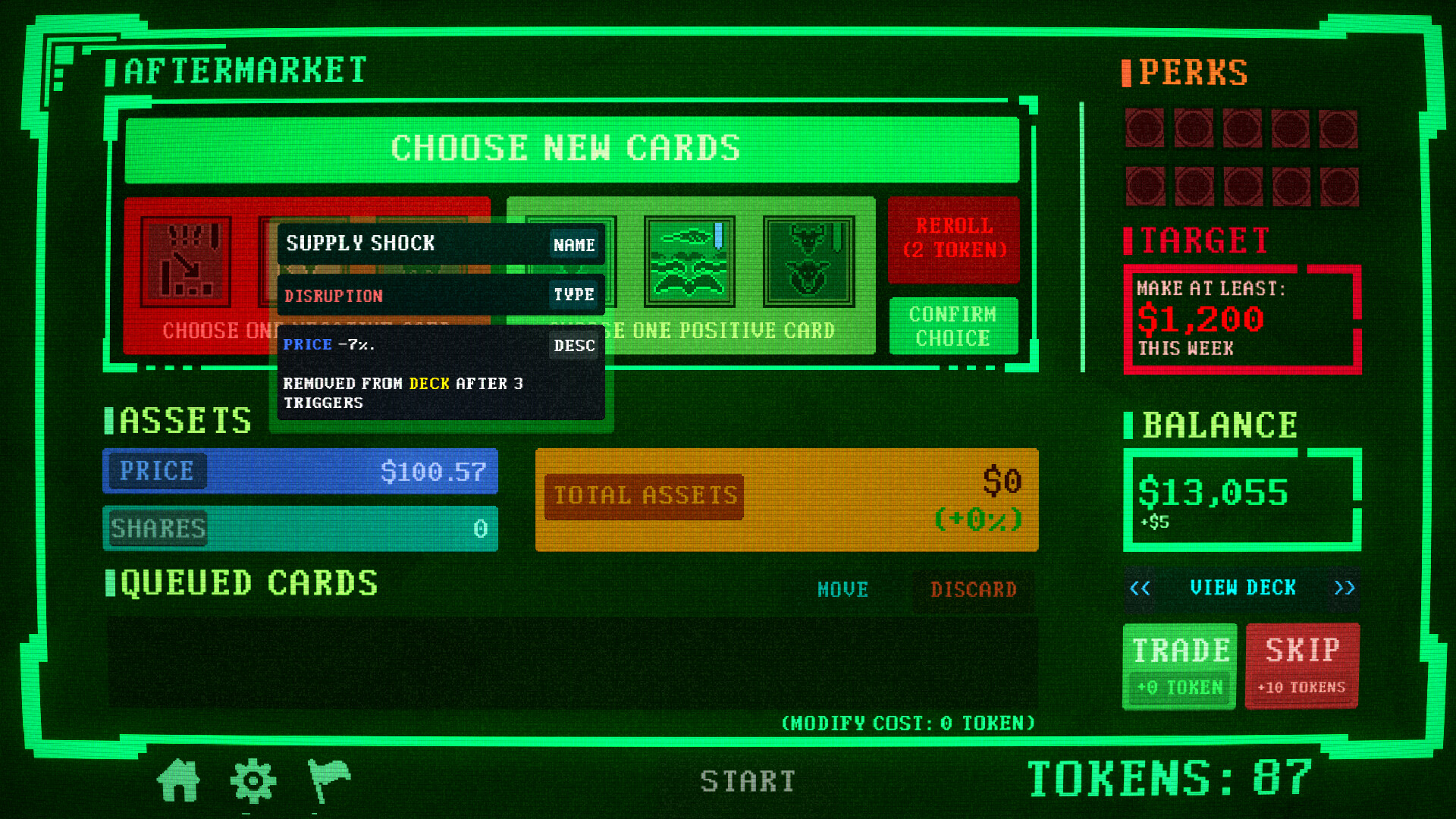This screenshot has height=819, width=1456.
Task: Toggle MOVE mode for queued cards
Action: pyautogui.click(x=842, y=589)
